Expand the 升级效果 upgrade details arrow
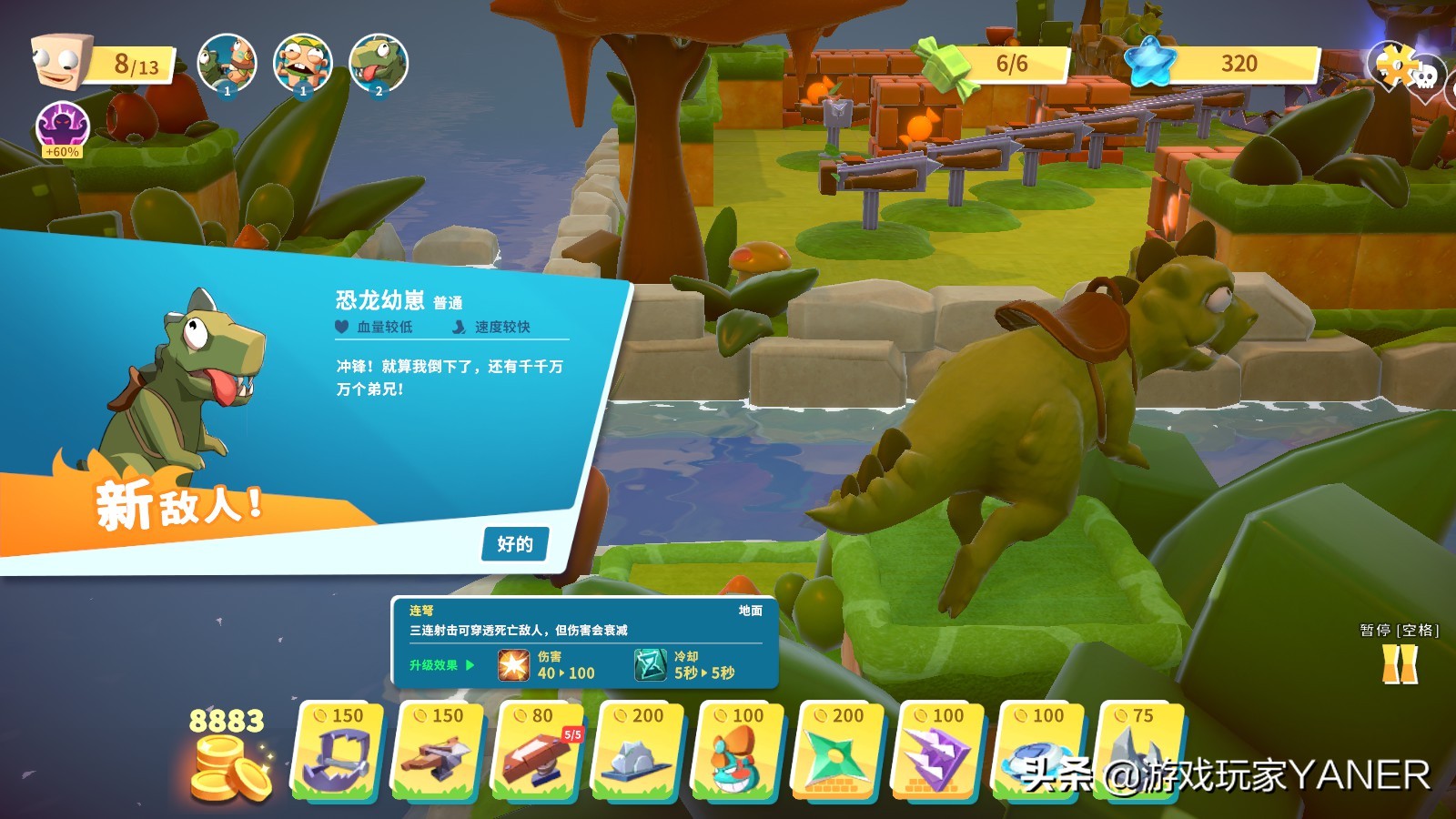This screenshot has width=1456, height=819. (471, 665)
